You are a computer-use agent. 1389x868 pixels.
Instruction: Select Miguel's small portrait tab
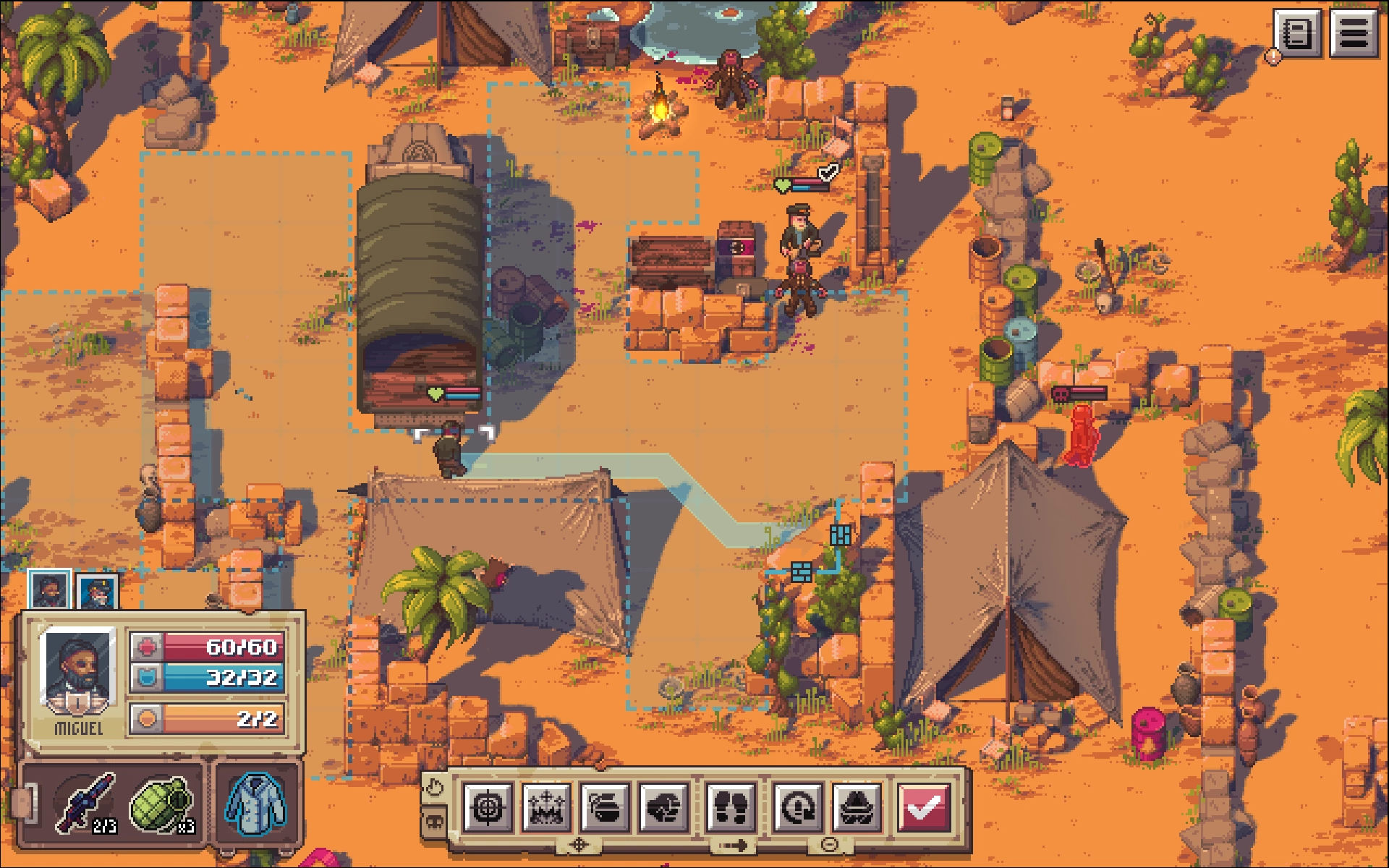tap(49, 590)
